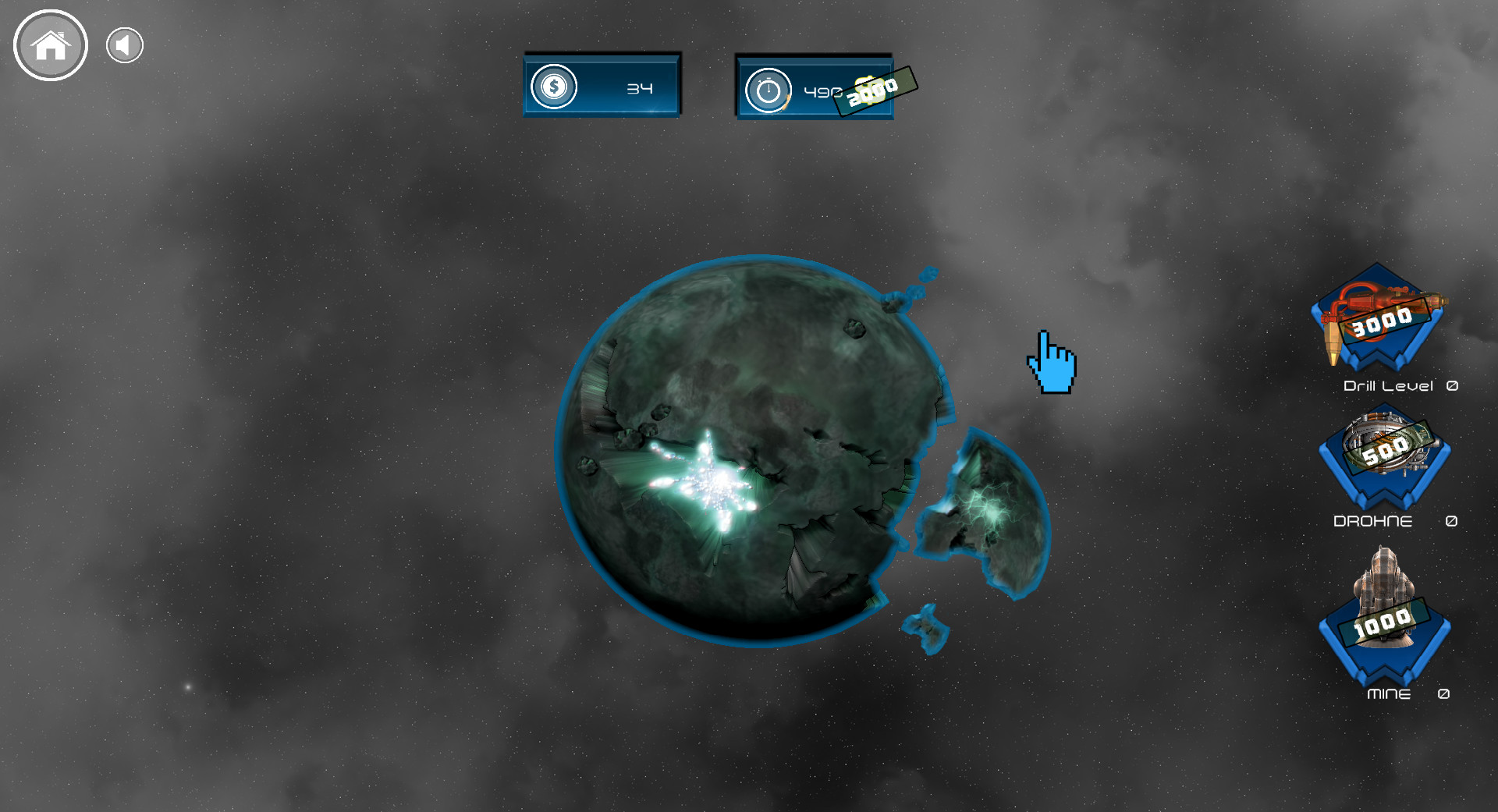This screenshot has width=1498, height=812.
Task: Toggle the speaker audio control
Action: [x=123, y=44]
